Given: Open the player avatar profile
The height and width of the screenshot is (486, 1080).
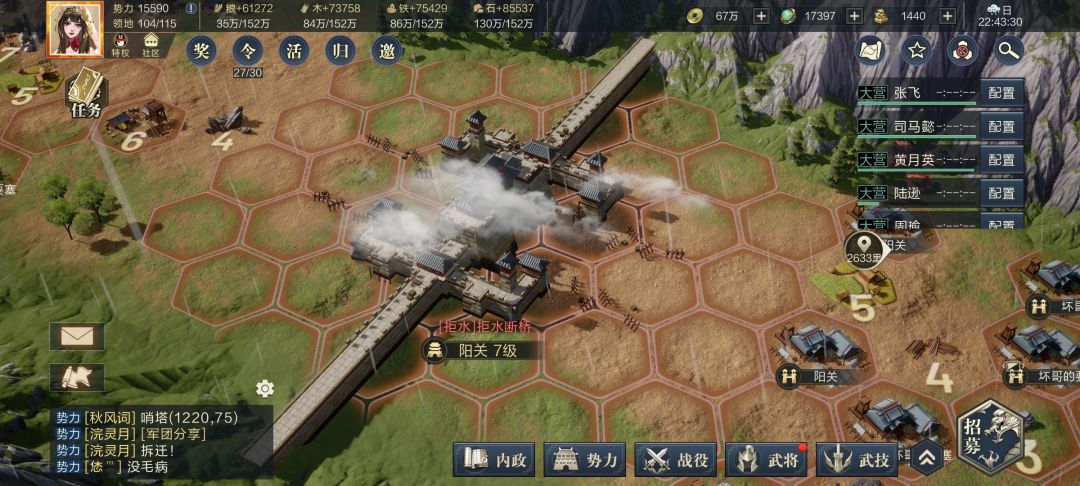Looking at the screenshot, I should pyautogui.click(x=75, y=28).
